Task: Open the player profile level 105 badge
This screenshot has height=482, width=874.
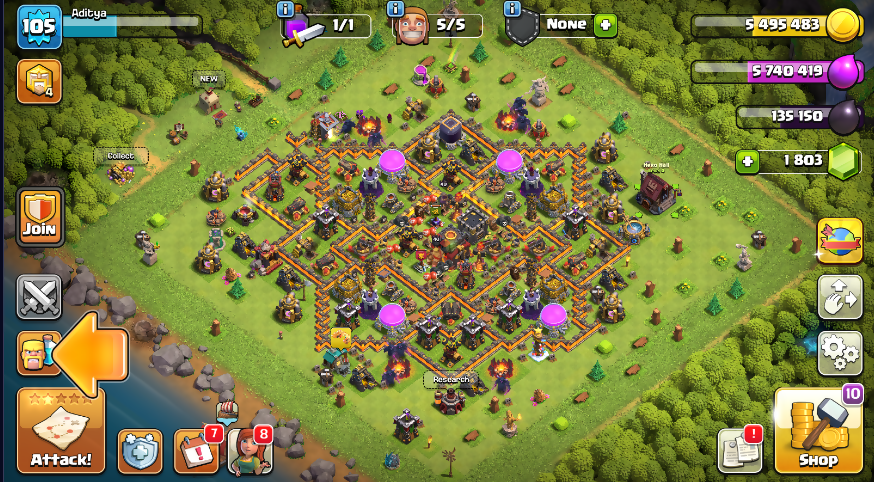Action: pyautogui.click(x=39, y=27)
